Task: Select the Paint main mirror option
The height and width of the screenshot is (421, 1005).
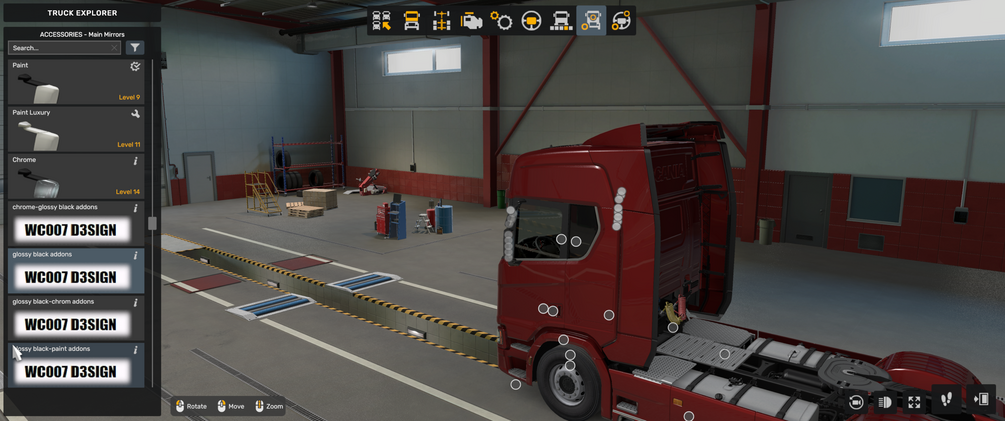Action: coord(75,82)
